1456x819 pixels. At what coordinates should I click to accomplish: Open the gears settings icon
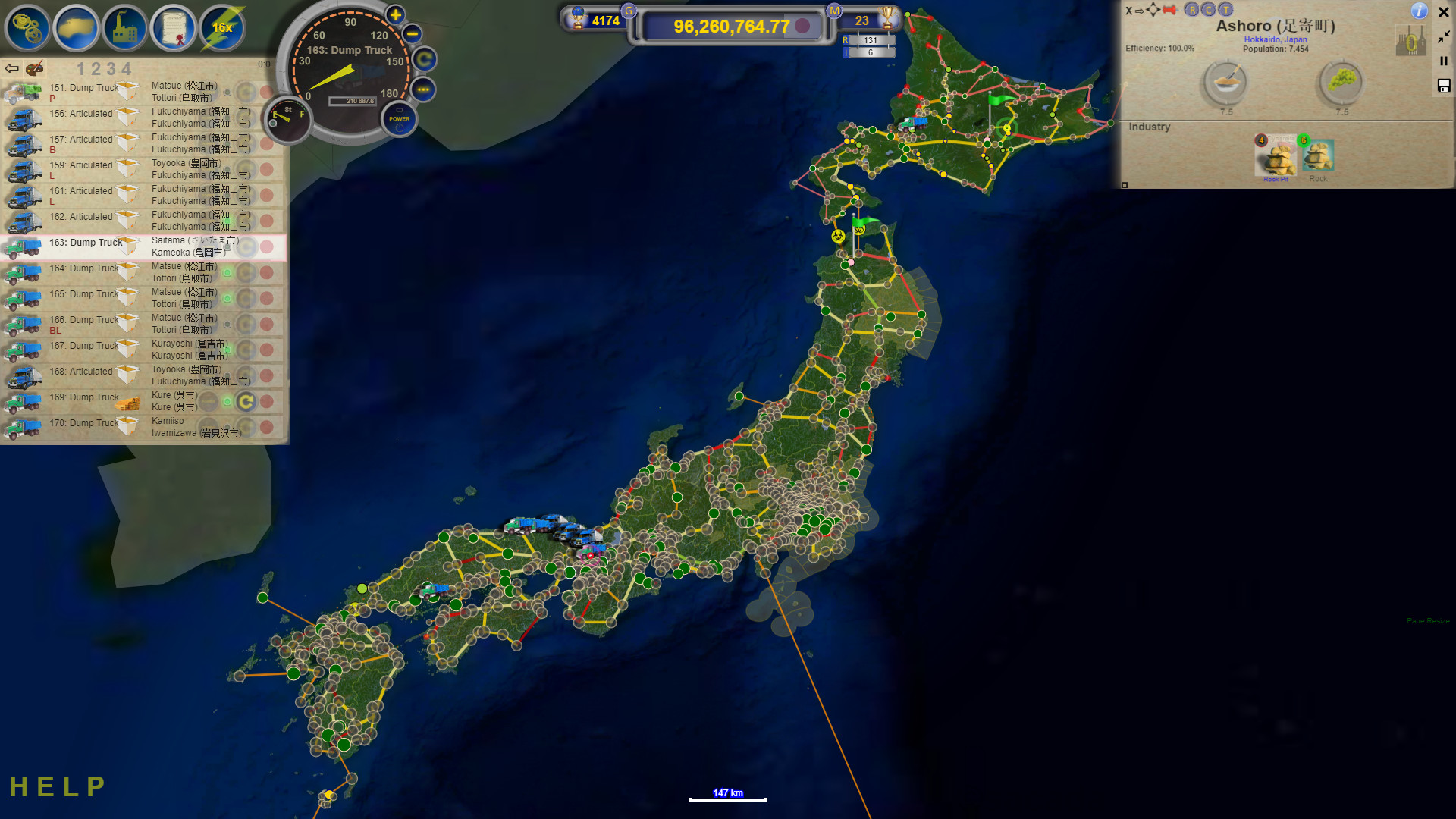pos(27,28)
